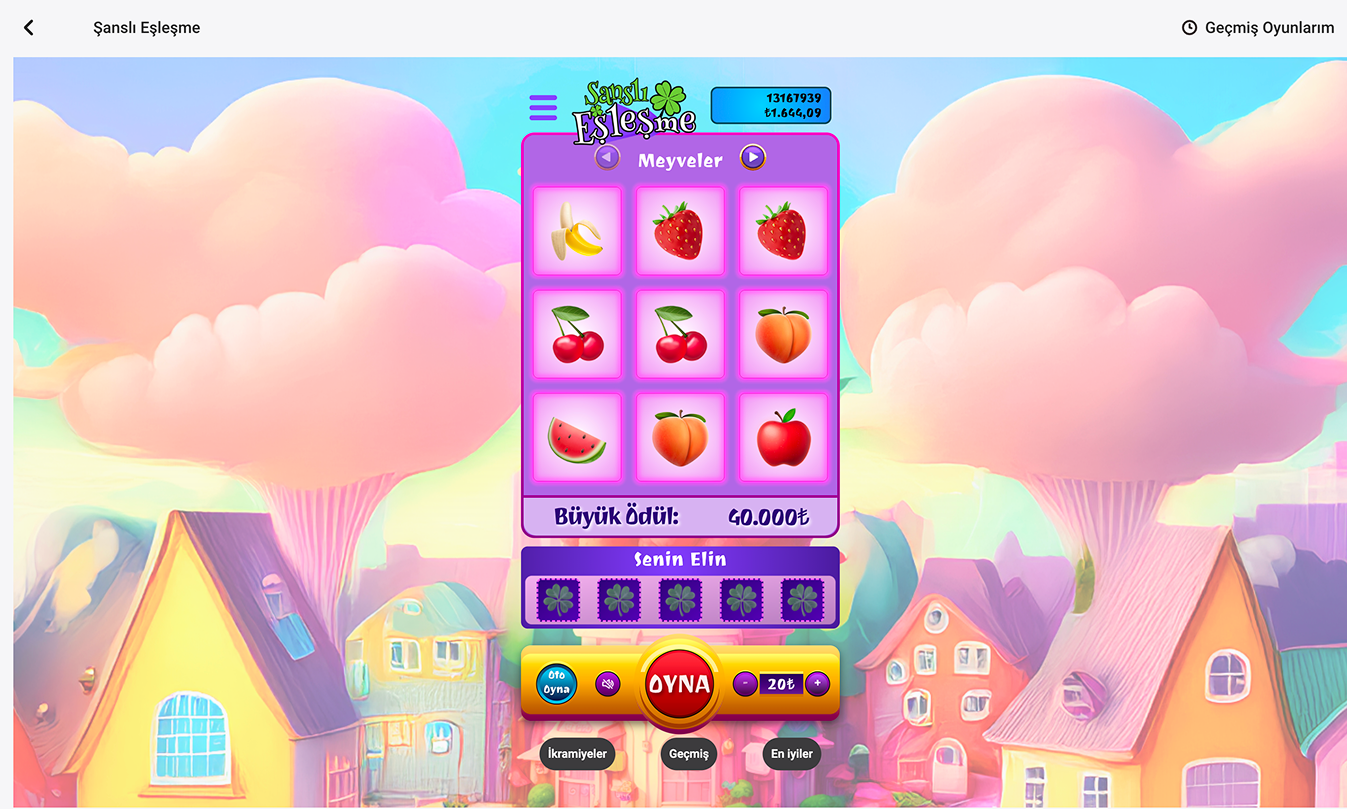Choose the red apple tile
The width and height of the screenshot is (1347, 809).
[783, 438]
